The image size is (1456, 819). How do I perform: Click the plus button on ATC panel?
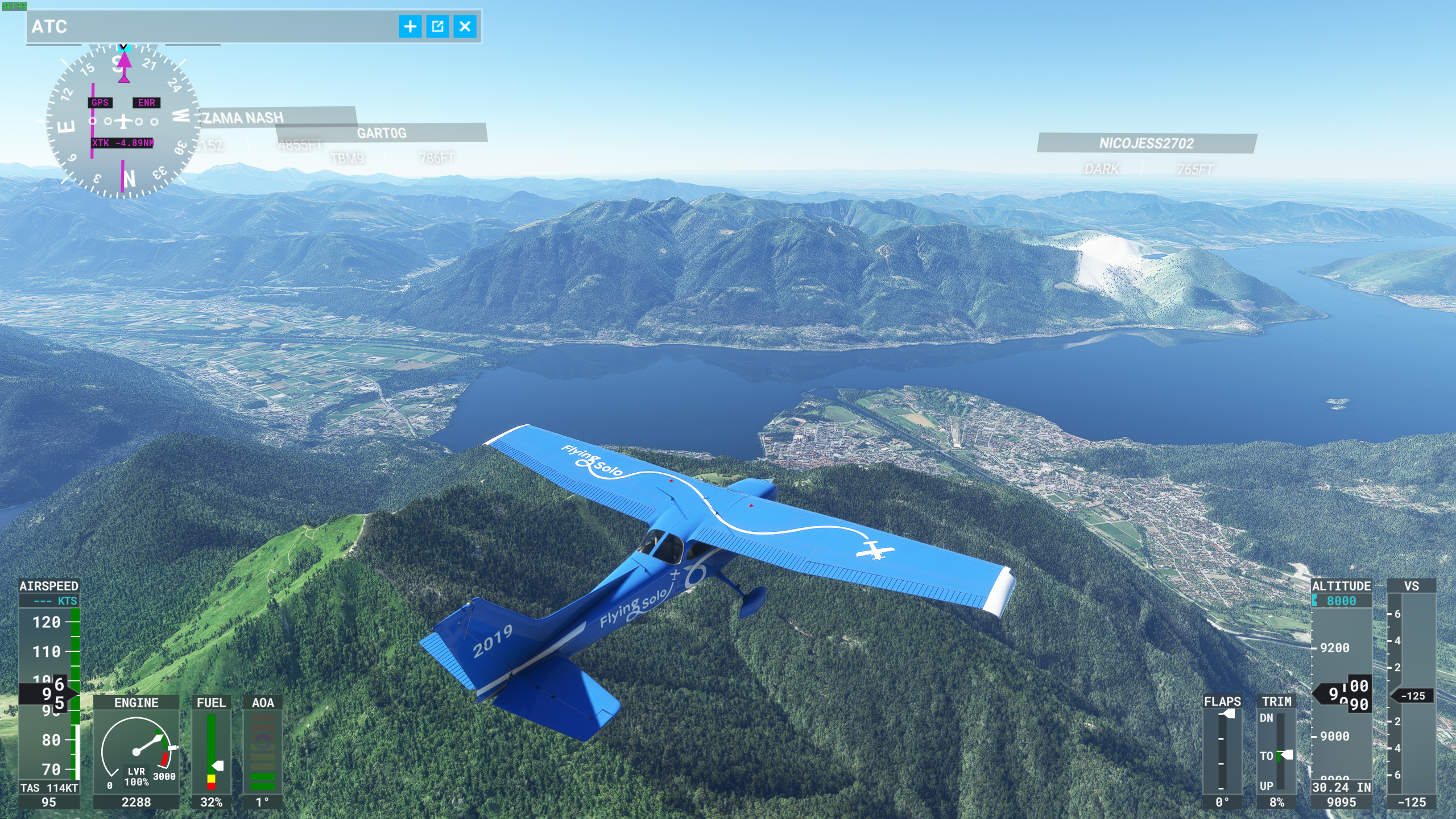[410, 27]
